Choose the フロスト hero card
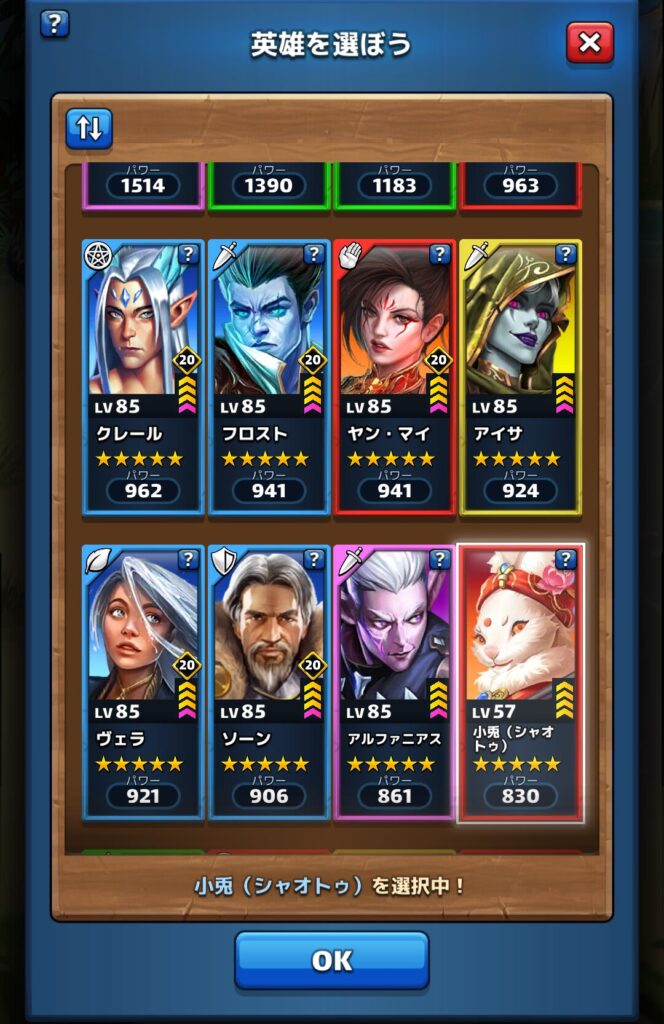Viewport: 664px width, 1024px height. pos(268,376)
